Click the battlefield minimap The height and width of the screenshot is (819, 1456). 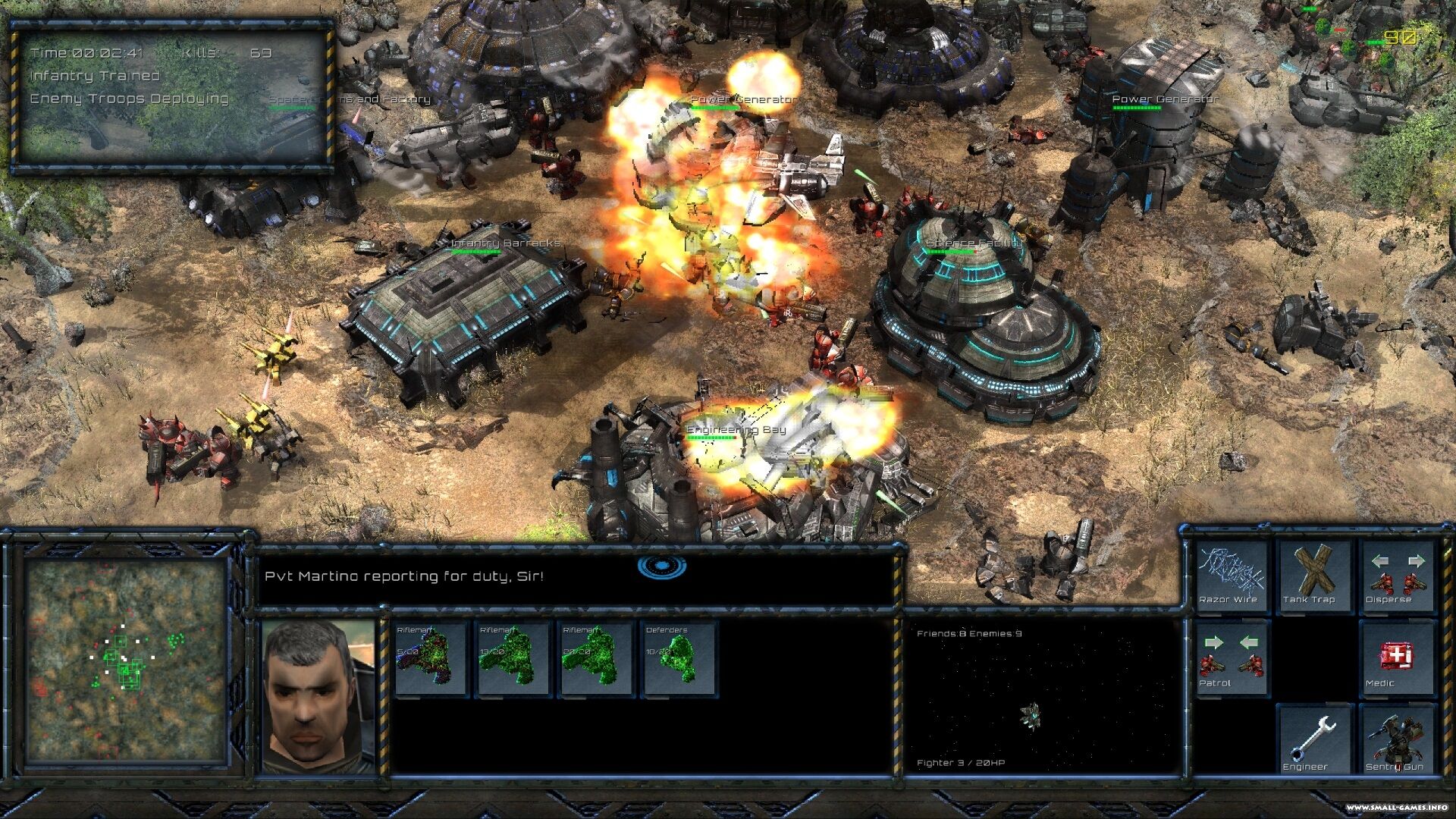click(x=126, y=660)
